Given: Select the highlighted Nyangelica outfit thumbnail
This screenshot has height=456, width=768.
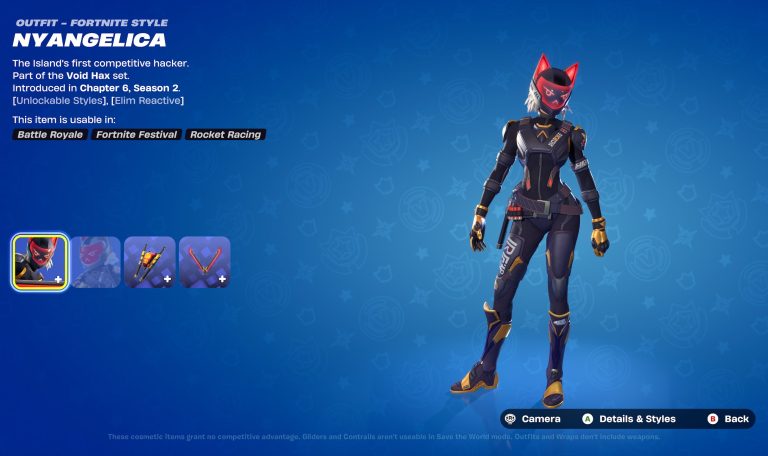Looking at the screenshot, I should [x=40, y=262].
